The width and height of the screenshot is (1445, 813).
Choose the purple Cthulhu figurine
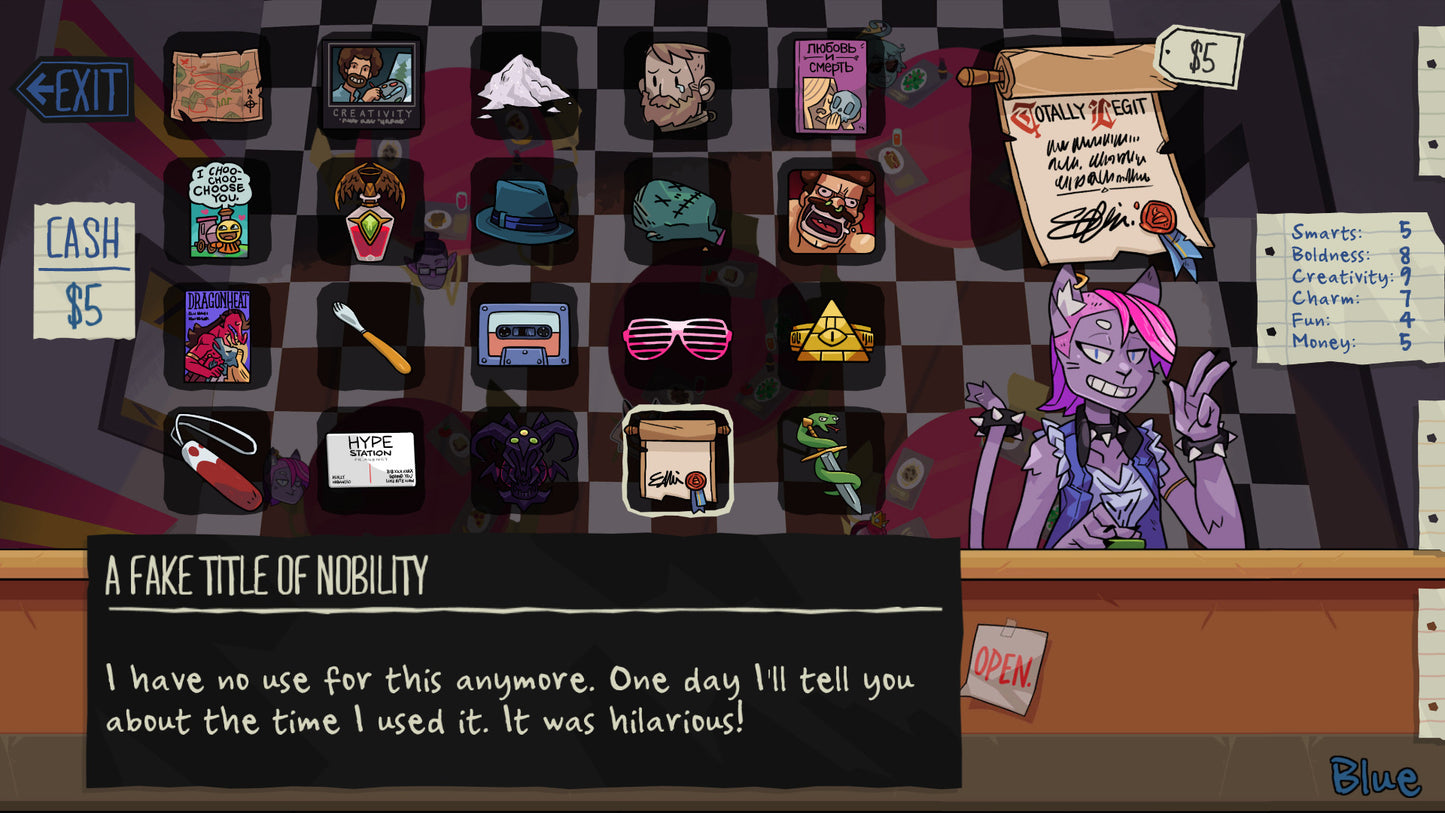(523, 463)
